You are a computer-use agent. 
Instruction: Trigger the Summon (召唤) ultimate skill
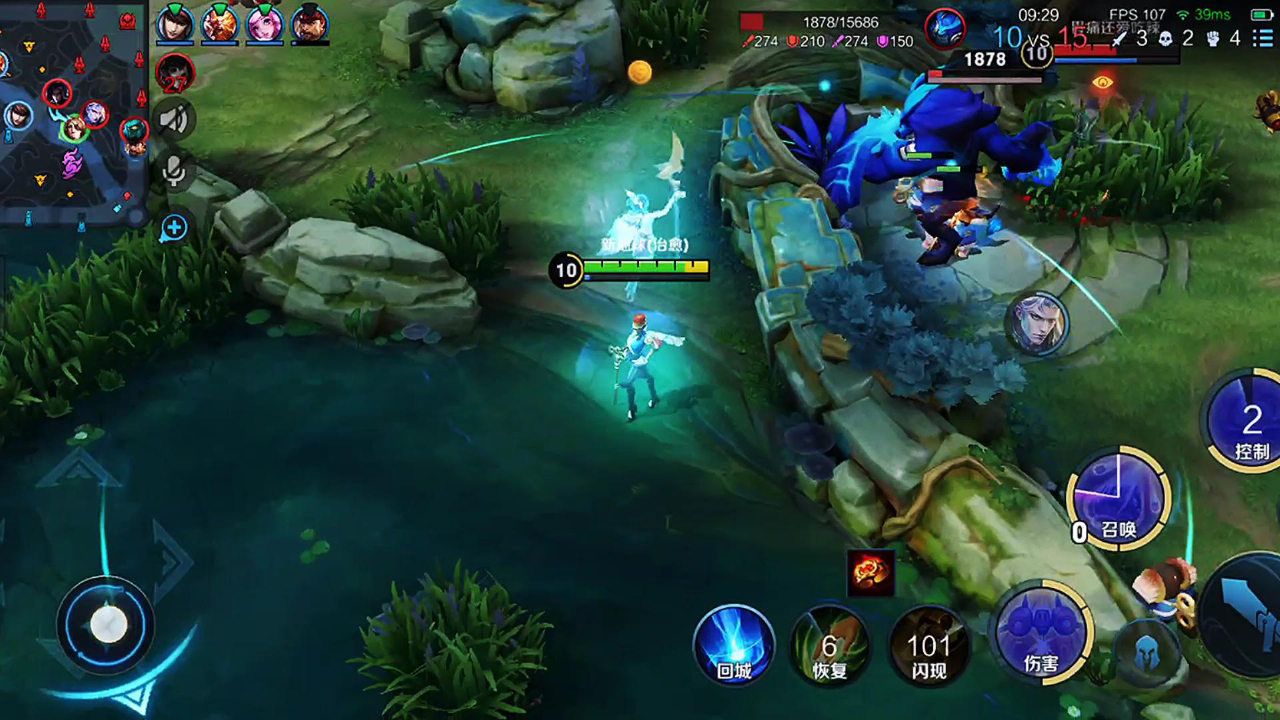coord(1118,499)
